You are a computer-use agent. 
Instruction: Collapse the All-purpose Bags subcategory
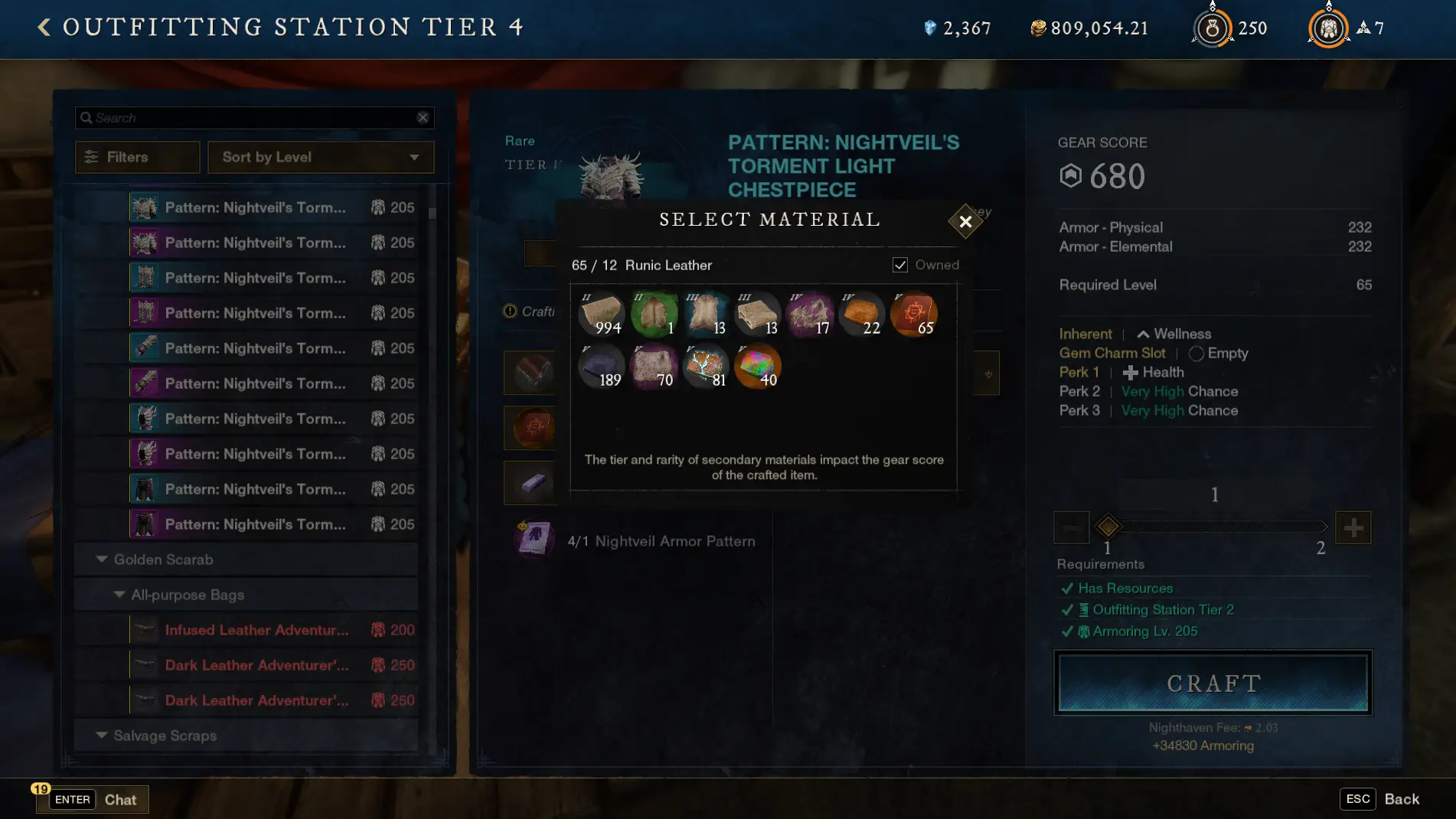pyautogui.click(x=119, y=595)
